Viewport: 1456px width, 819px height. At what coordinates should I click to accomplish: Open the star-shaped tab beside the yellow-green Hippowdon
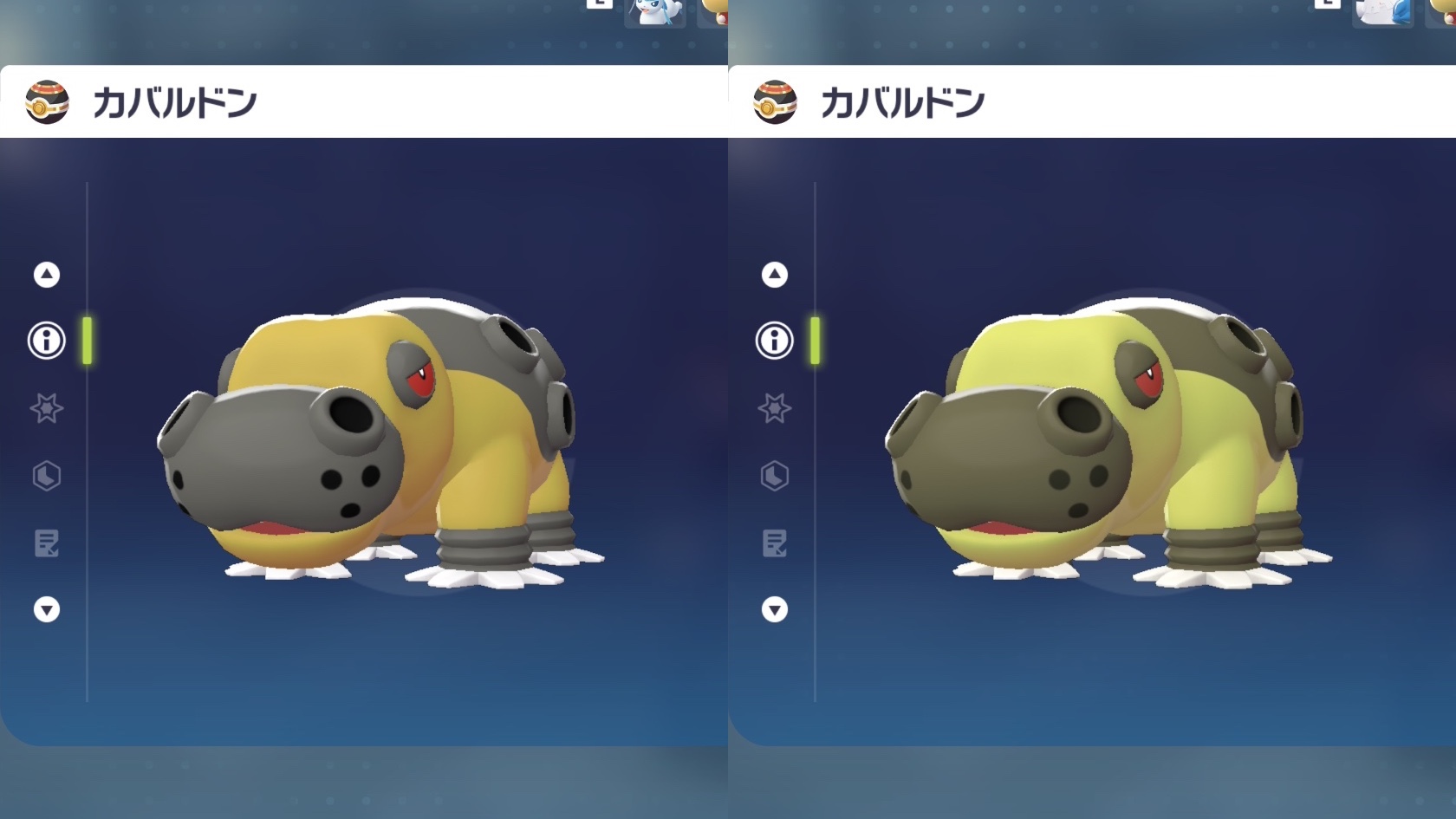(x=775, y=408)
